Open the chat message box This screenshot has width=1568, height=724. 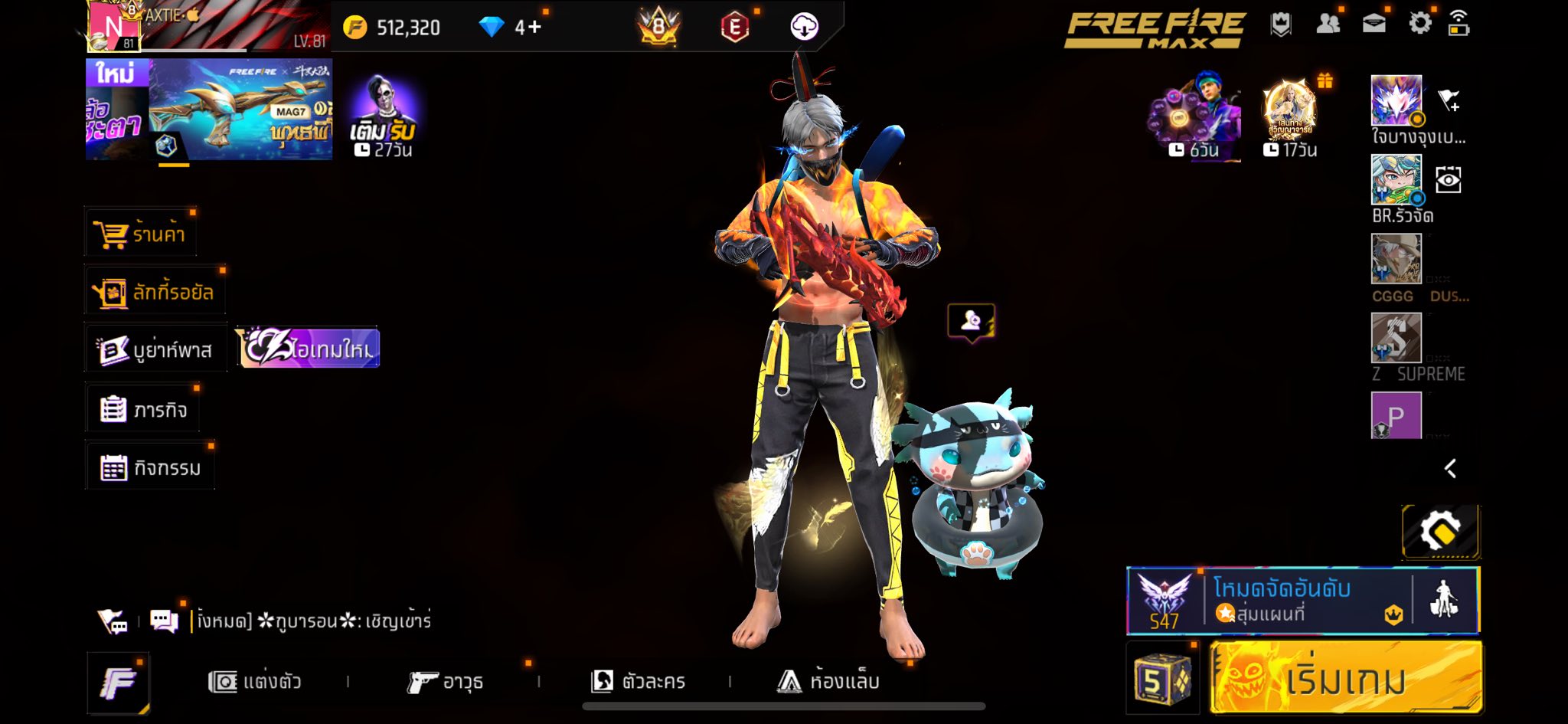point(164,621)
